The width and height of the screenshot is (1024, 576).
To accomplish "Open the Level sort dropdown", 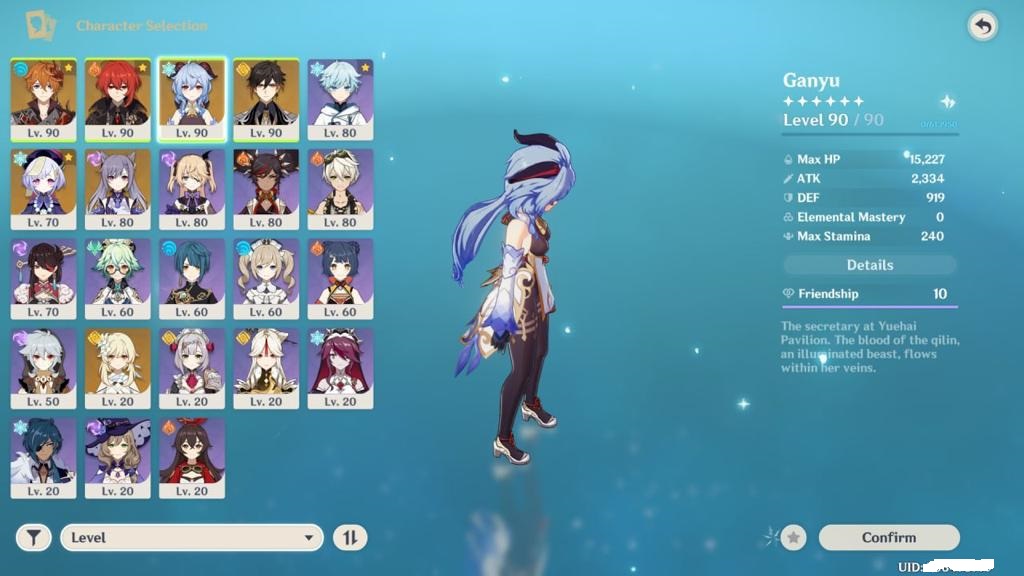I will point(192,538).
